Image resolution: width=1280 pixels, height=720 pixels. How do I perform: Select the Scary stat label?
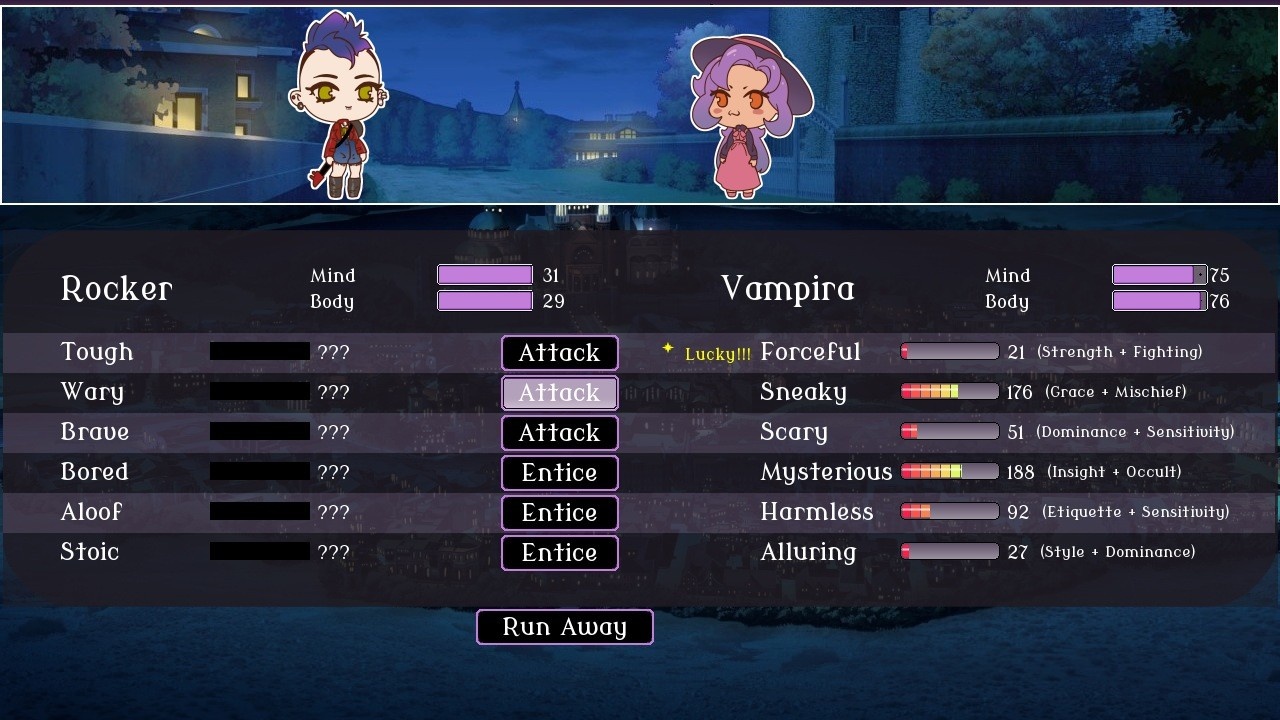pos(793,431)
